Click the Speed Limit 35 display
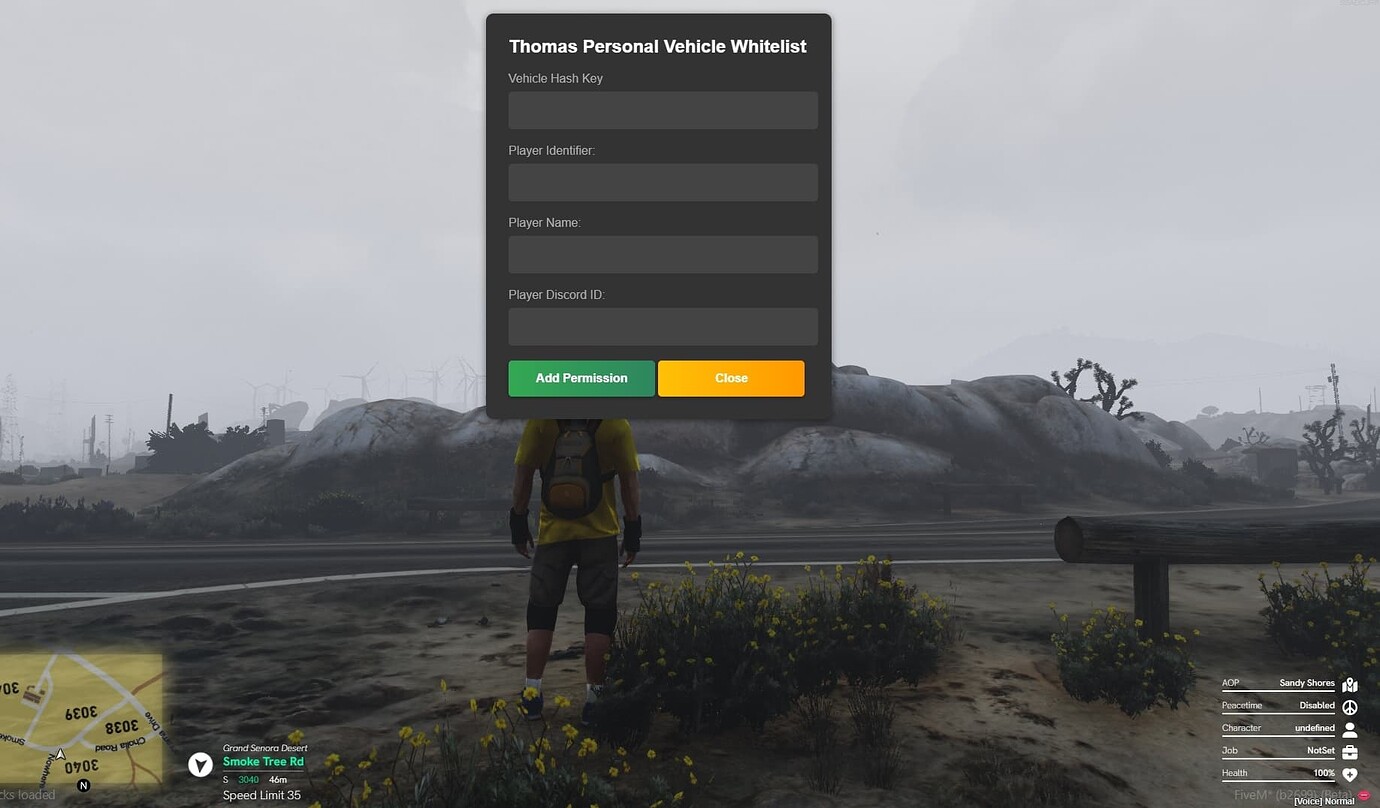1380x808 pixels. [262, 795]
